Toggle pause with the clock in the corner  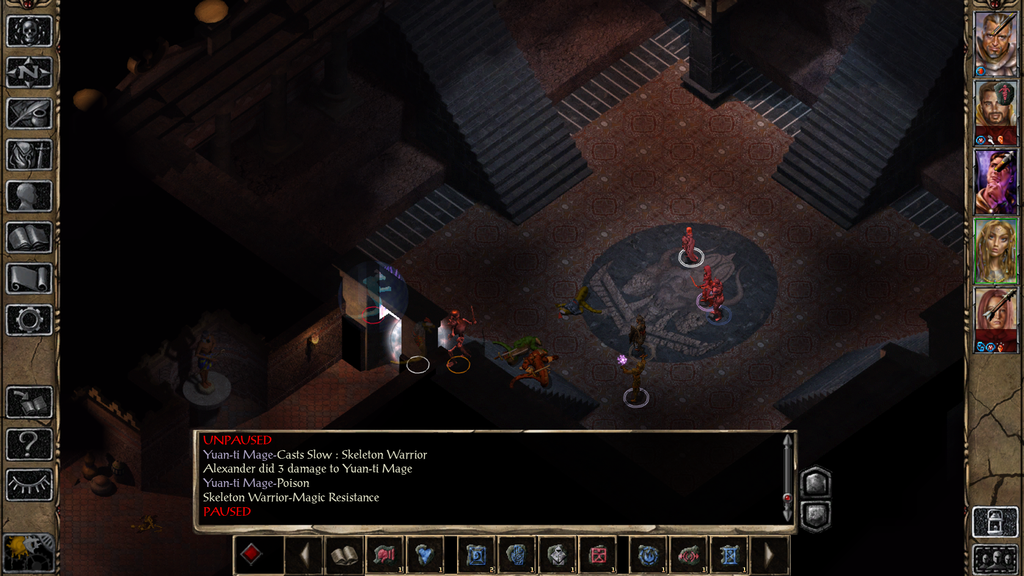[27, 549]
